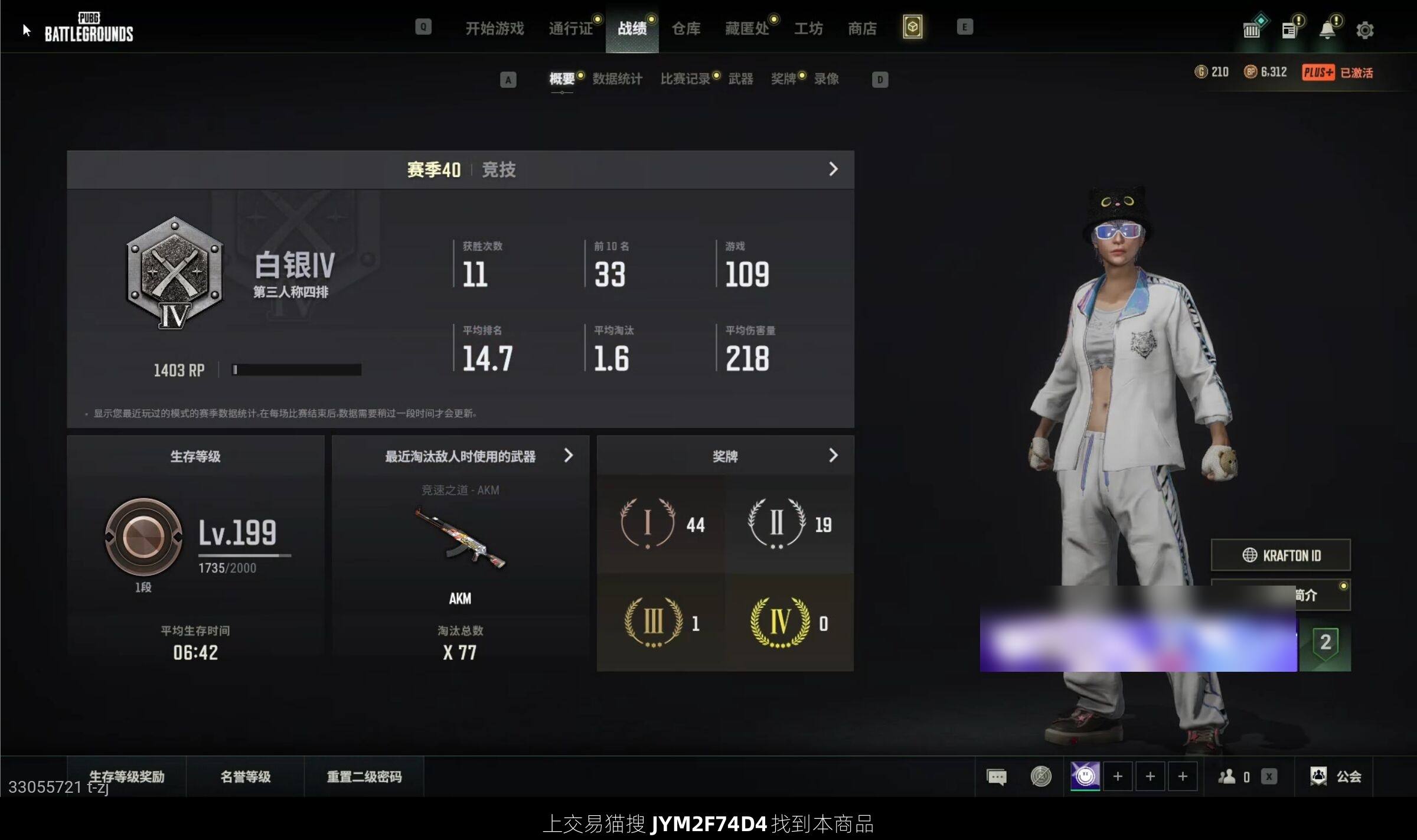
Task: Open the 开始游戏 (Start Game) tab
Action: pyautogui.click(x=494, y=28)
